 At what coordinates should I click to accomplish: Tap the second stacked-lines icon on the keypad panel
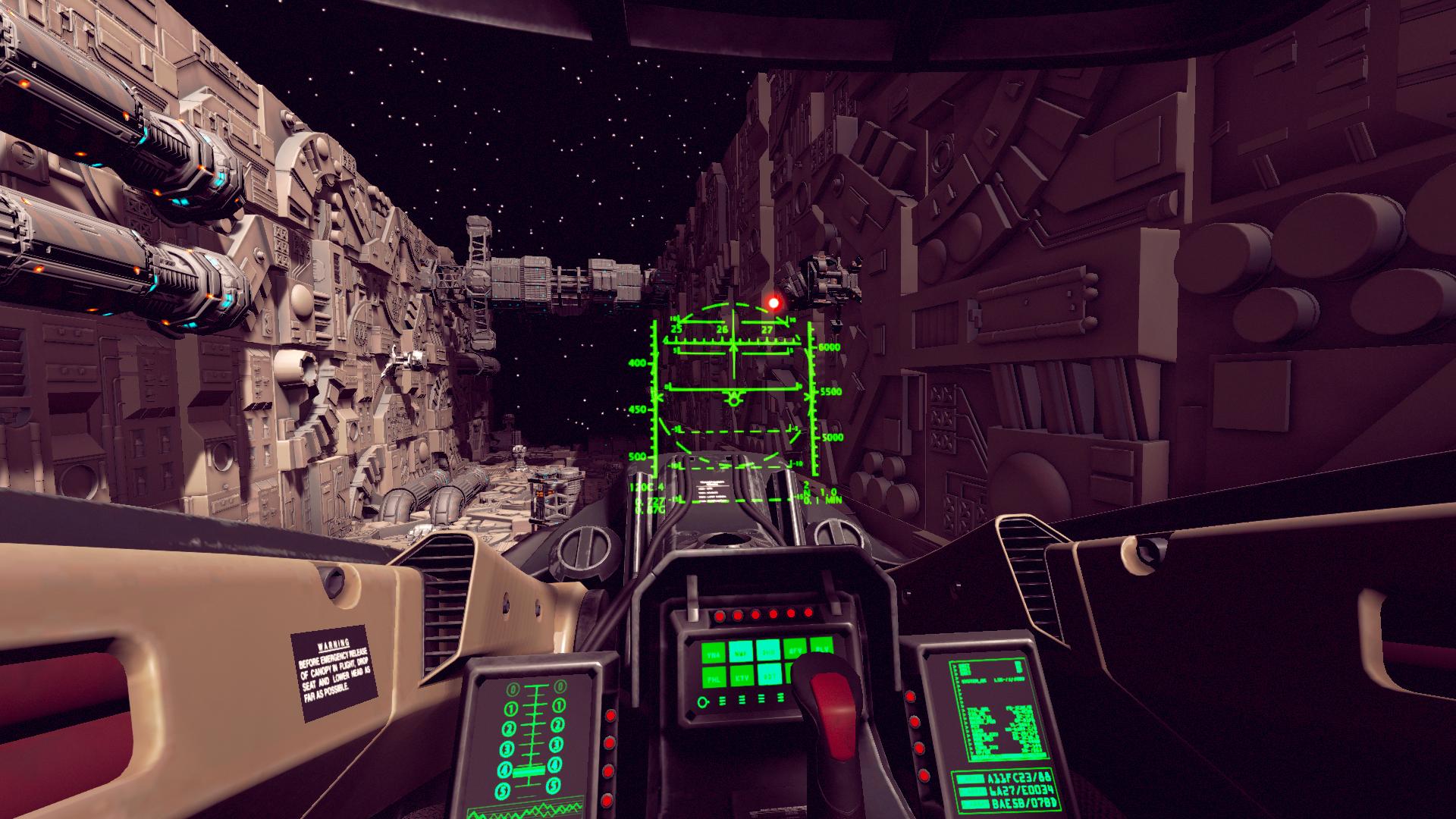pyautogui.click(x=742, y=700)
